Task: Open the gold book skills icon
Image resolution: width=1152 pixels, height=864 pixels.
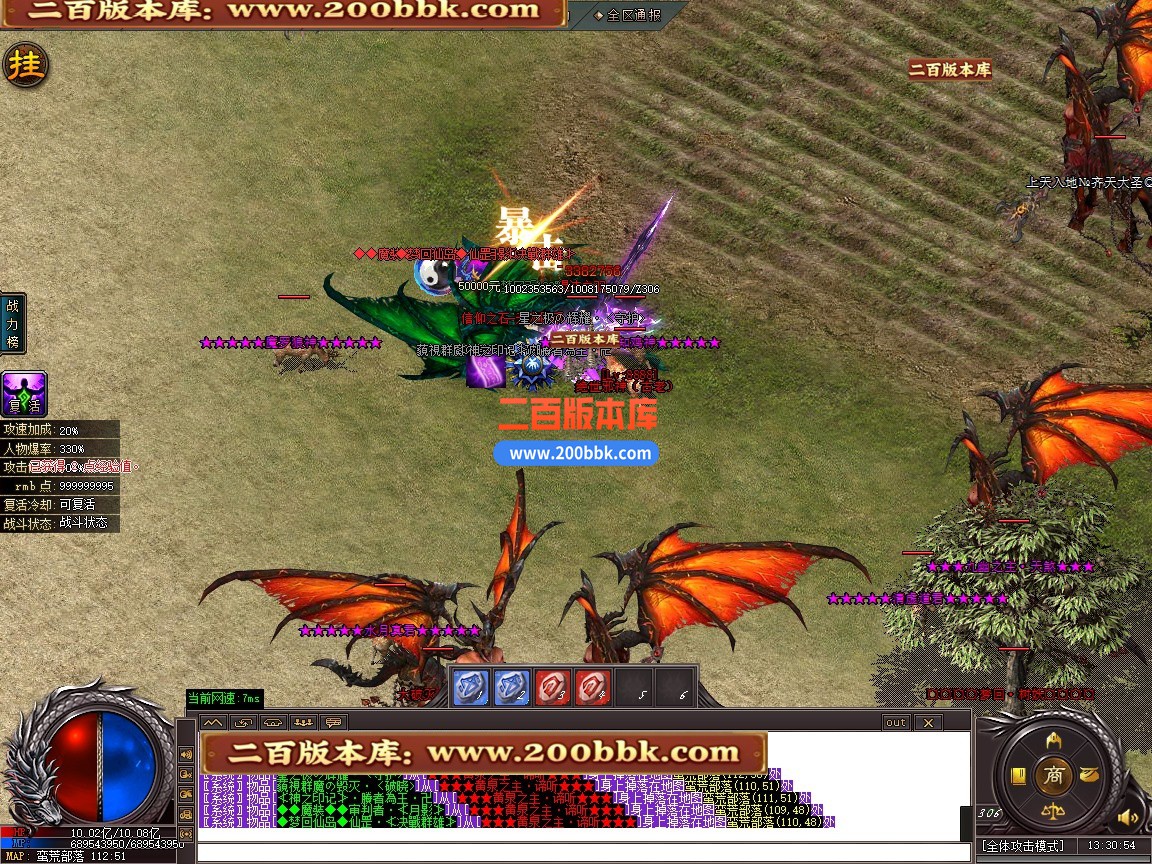Action: click(1018, 776)
